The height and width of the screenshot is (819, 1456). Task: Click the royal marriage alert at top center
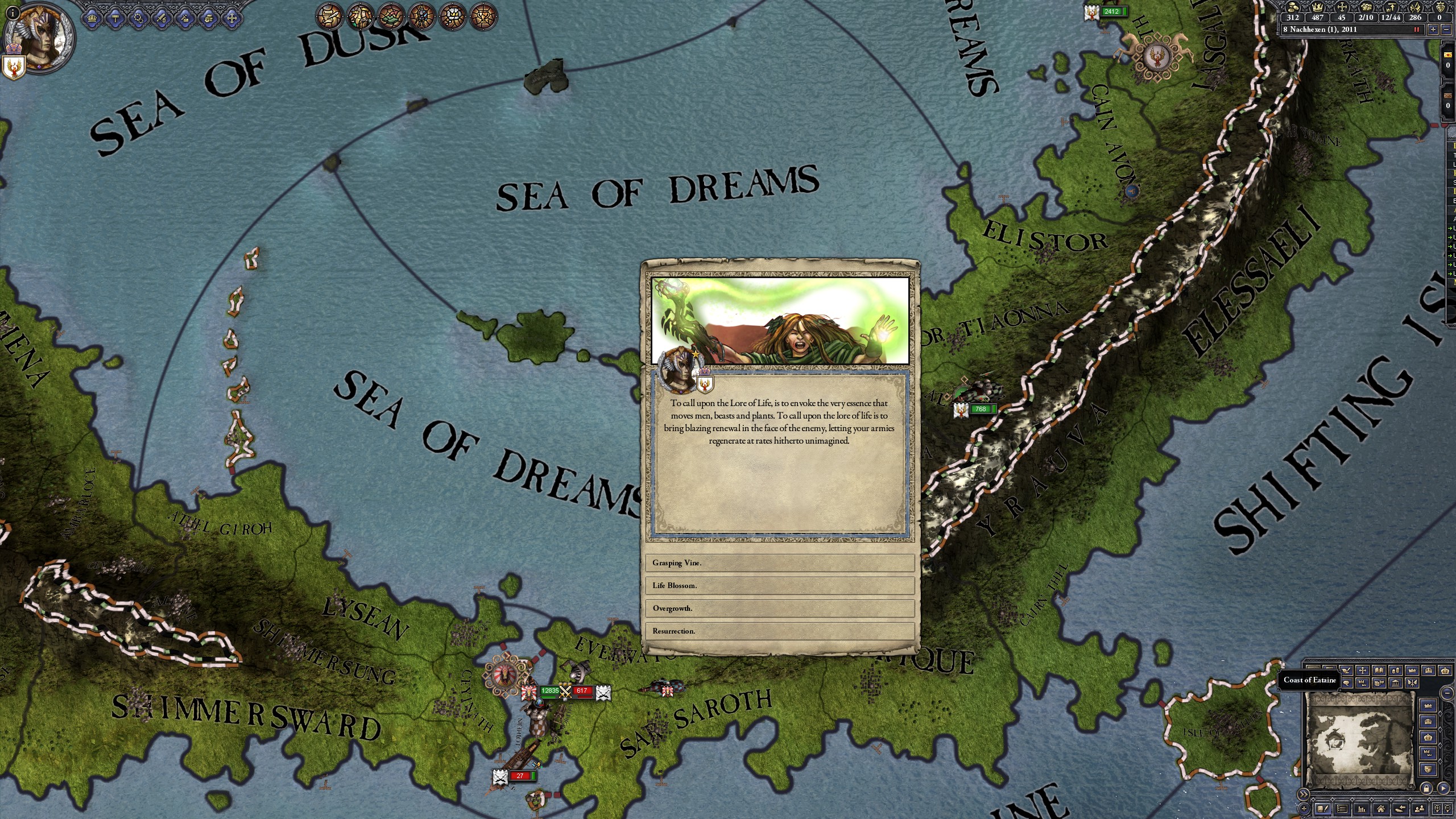(359, 17)
